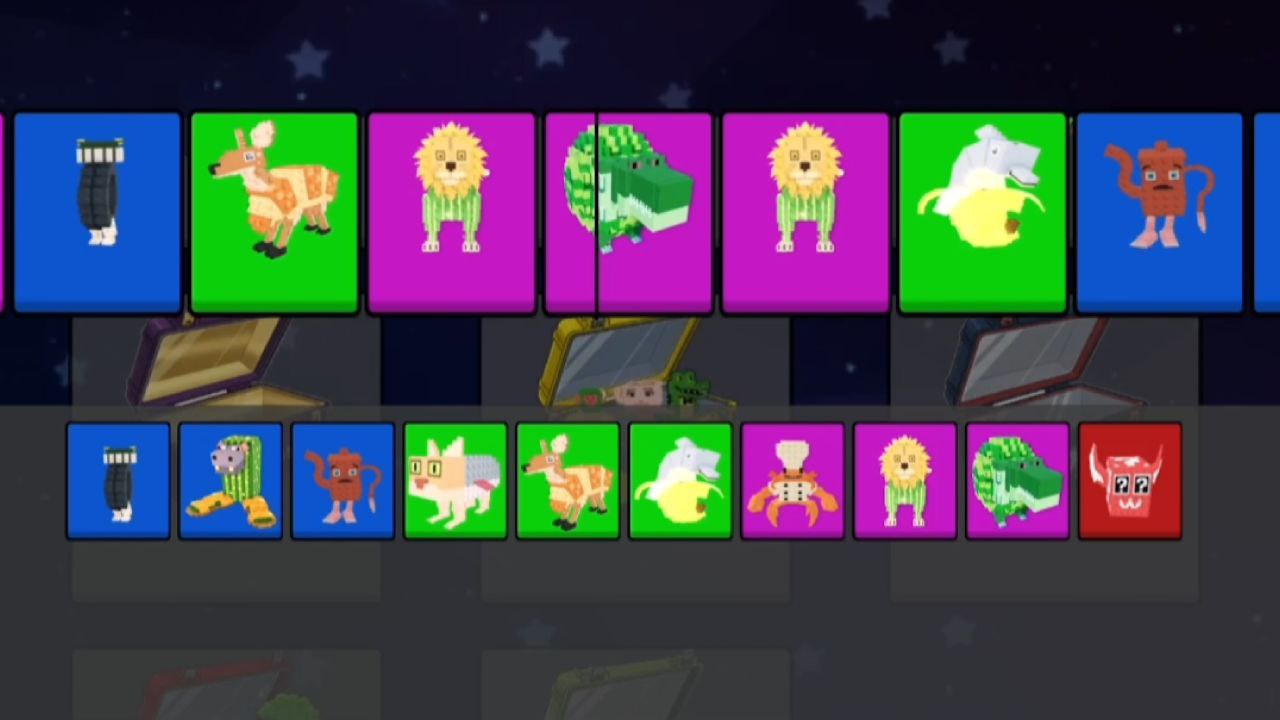Choose the cat with glasses character

pyautogui.click(x=455, y=481)
